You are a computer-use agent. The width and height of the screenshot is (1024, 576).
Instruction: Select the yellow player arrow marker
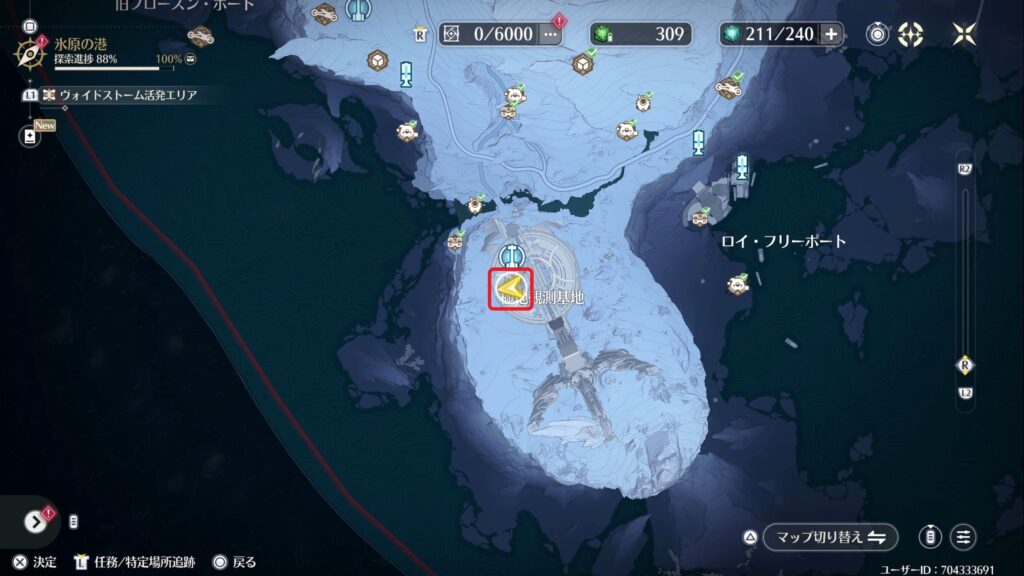[x=511, y=290]
